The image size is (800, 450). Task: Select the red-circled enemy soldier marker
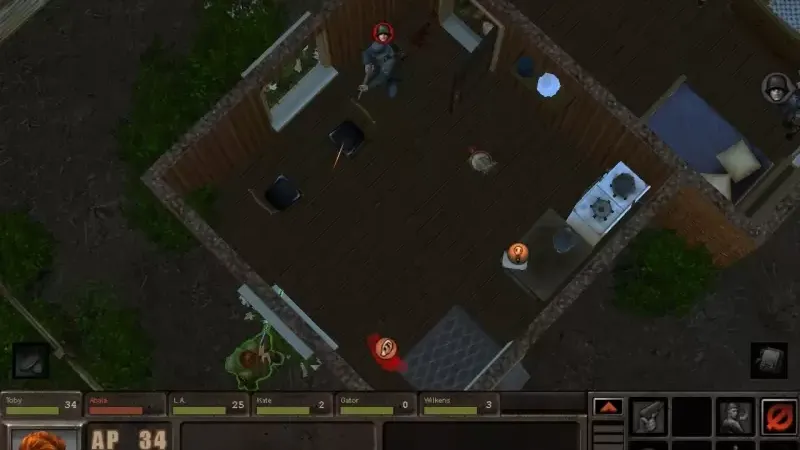click(x=383, y=33)
